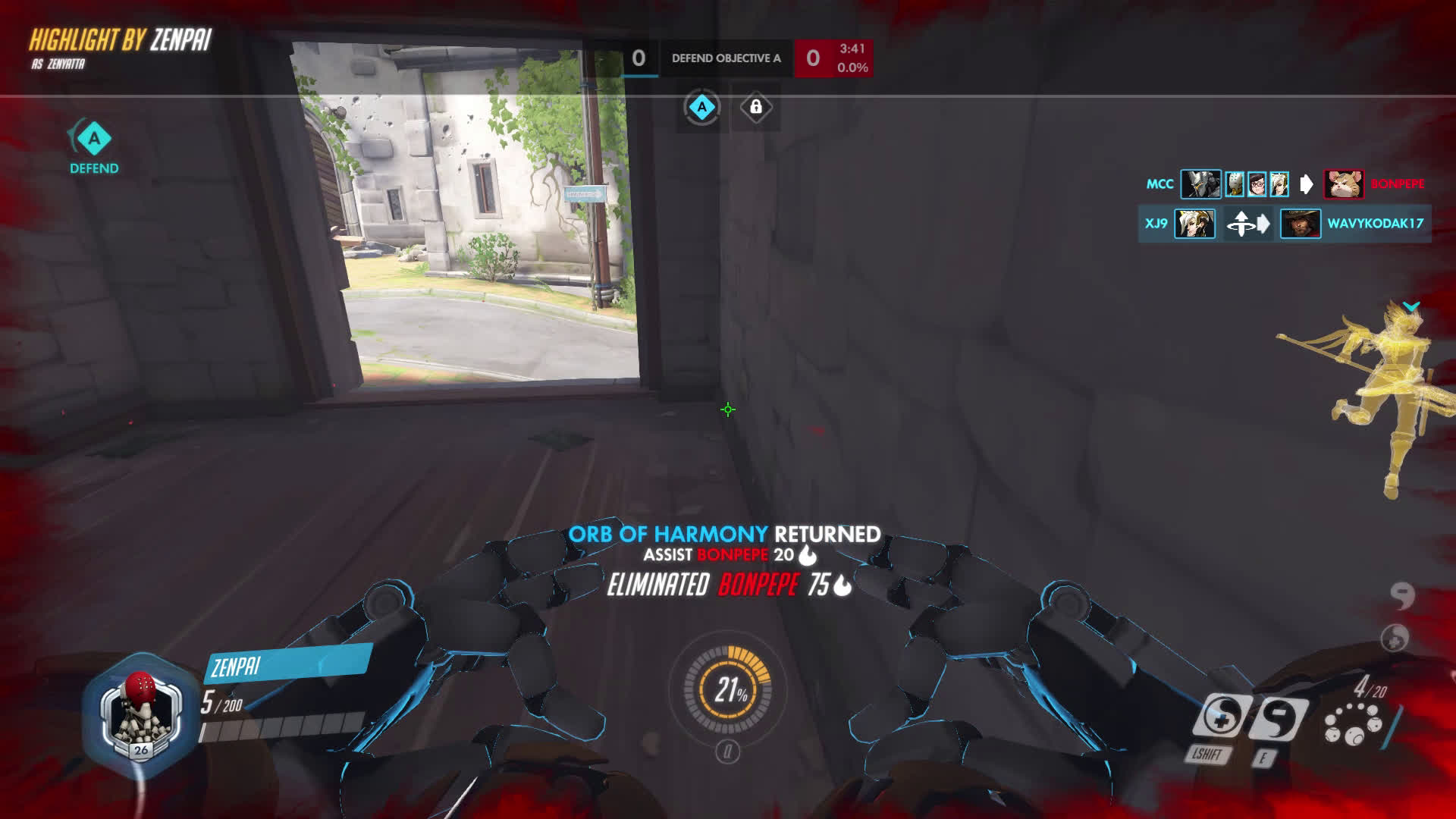Select the objective A capture point icon
This screenshot has width=1456, height=819.
(x=701, y=108)
